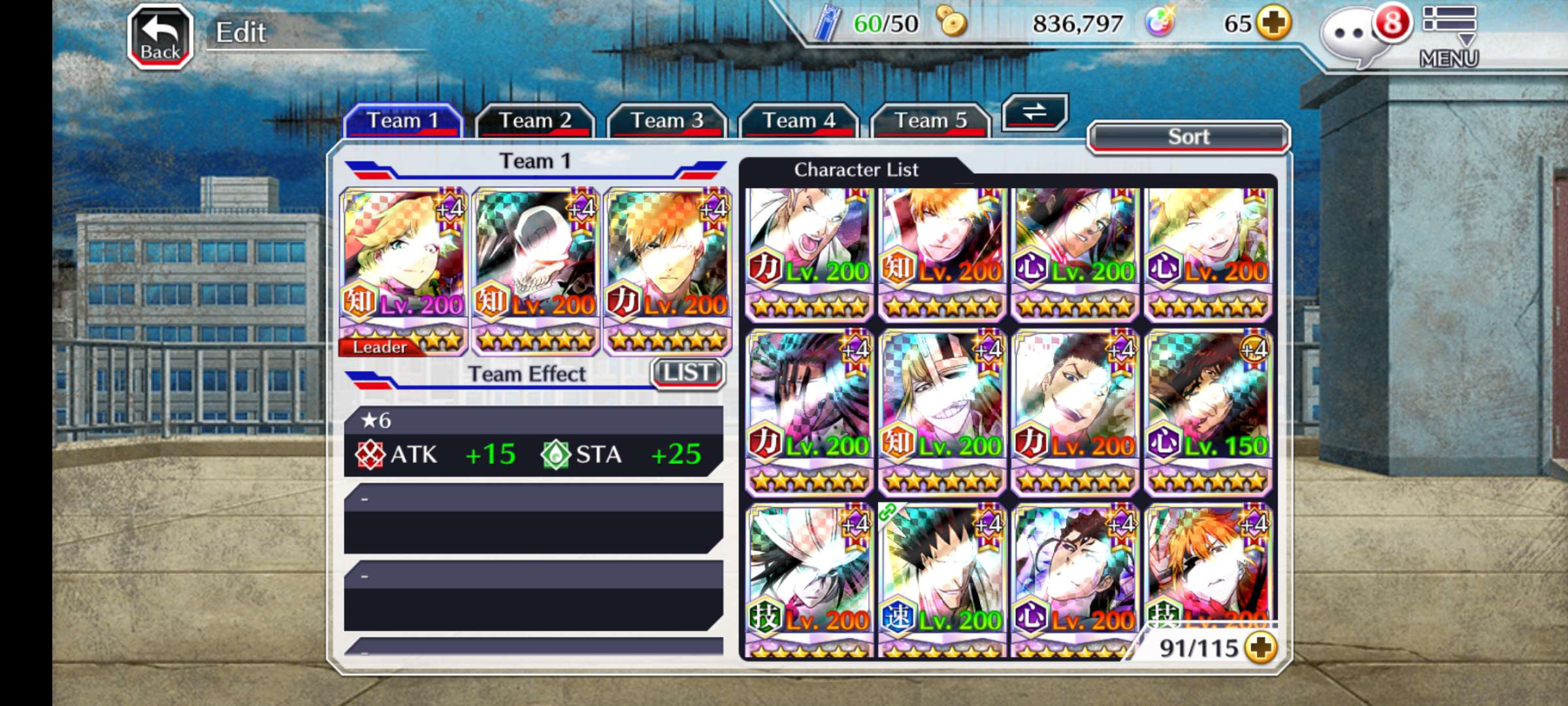Select the Team 5 tab
Image resolution: width=1568 pixels, height=706 pixels.
930,121
